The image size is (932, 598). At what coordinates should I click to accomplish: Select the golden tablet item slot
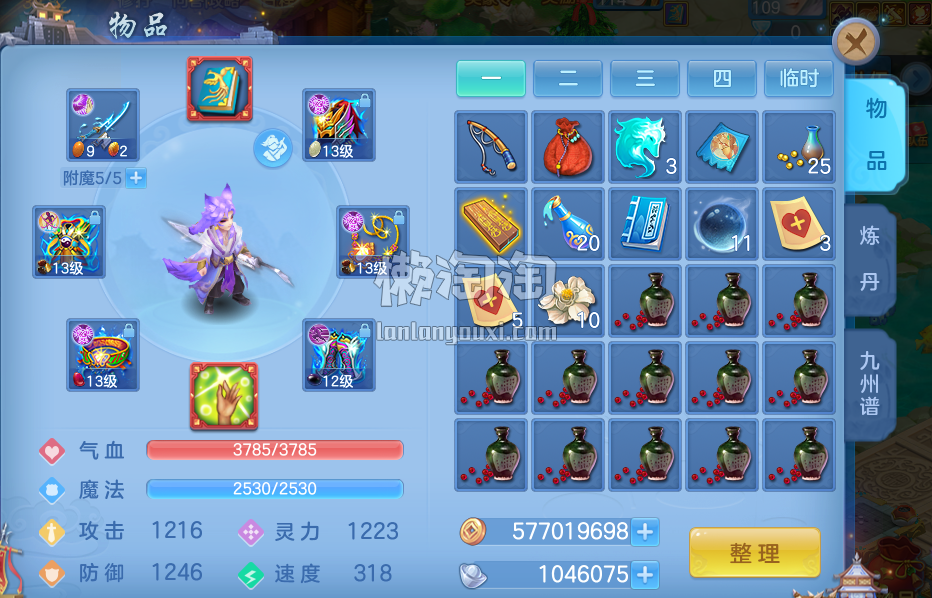(491, 223)
